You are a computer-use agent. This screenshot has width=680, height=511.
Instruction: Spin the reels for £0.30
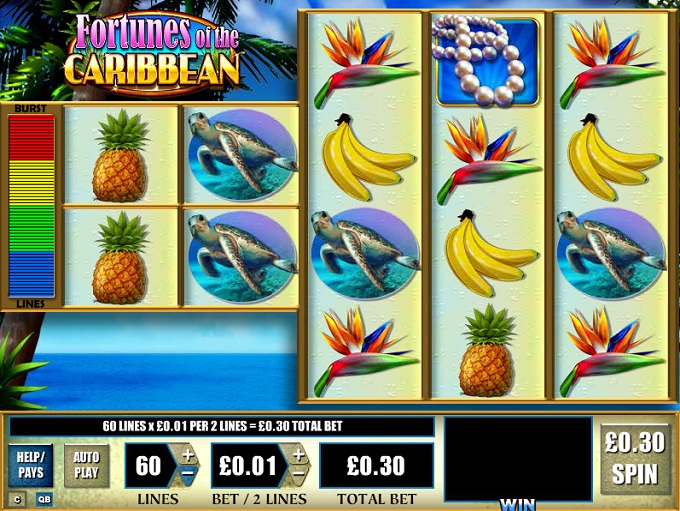635,459
